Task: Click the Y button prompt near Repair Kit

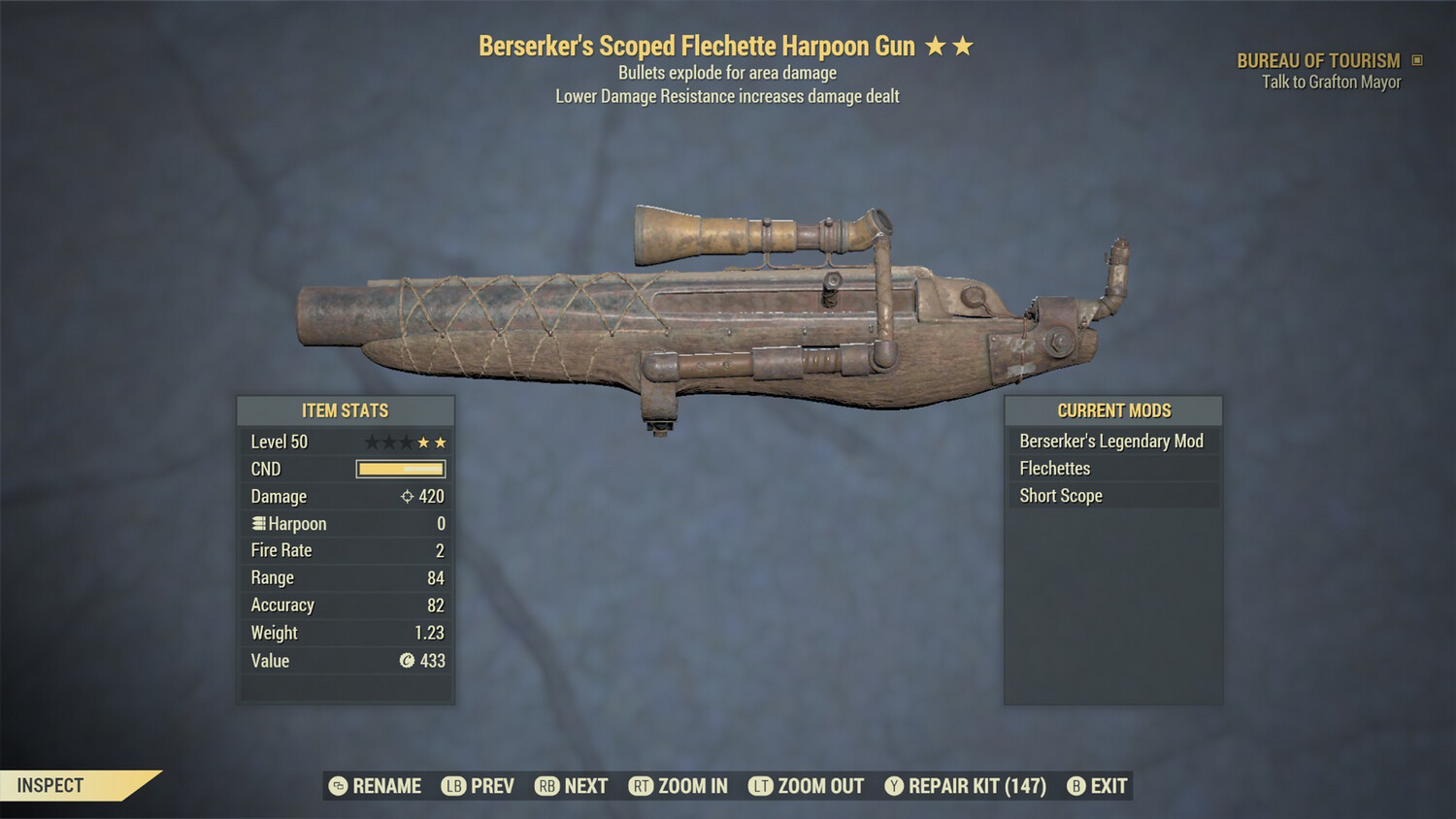Action: pyautogui.click(x=892, y=786)
